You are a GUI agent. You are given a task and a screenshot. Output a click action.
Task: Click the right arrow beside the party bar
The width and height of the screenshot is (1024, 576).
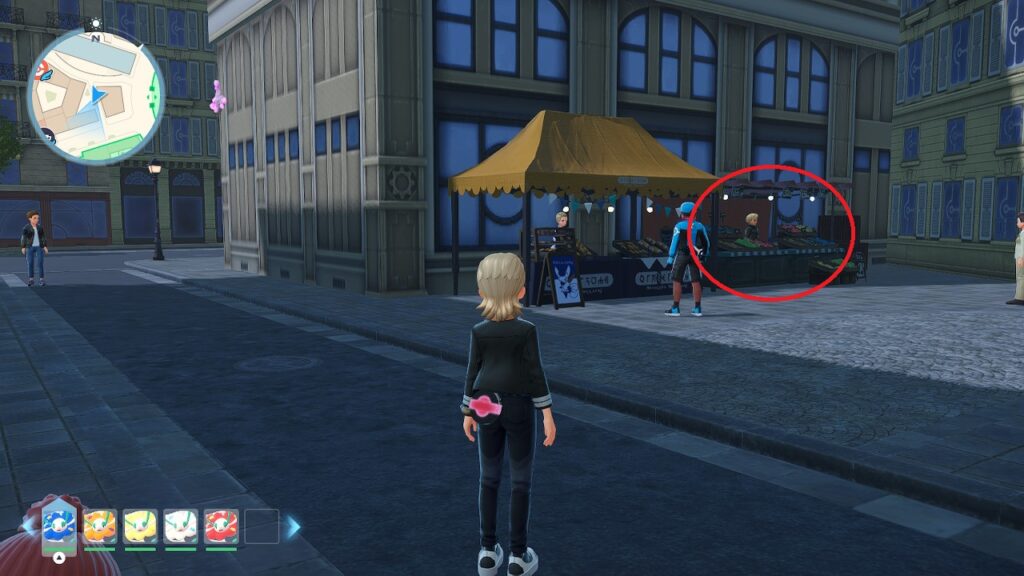(x=293, y=526)
